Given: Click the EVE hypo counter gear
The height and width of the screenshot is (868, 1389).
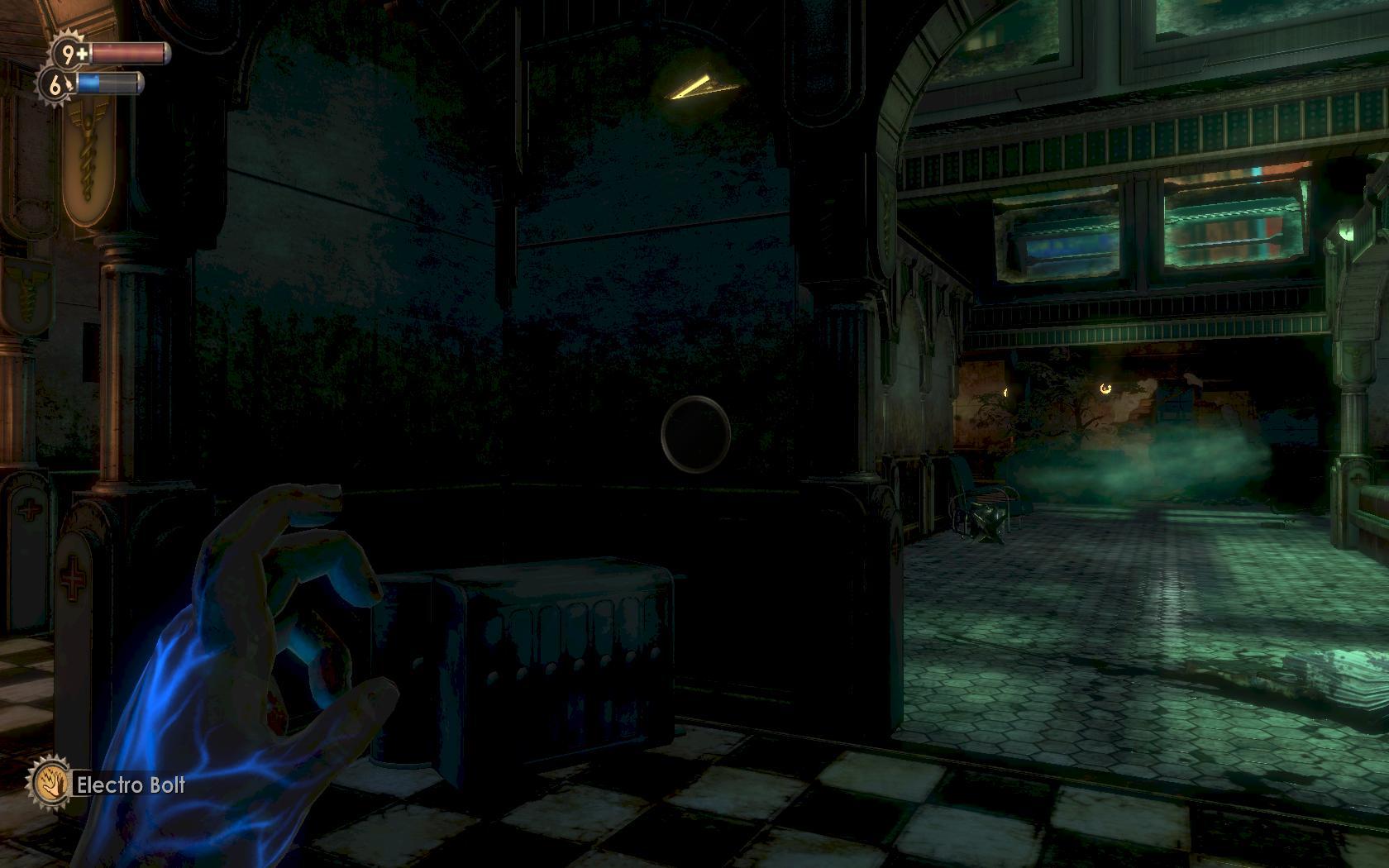Looking at the screenshot, I should [x=56, y=83].
